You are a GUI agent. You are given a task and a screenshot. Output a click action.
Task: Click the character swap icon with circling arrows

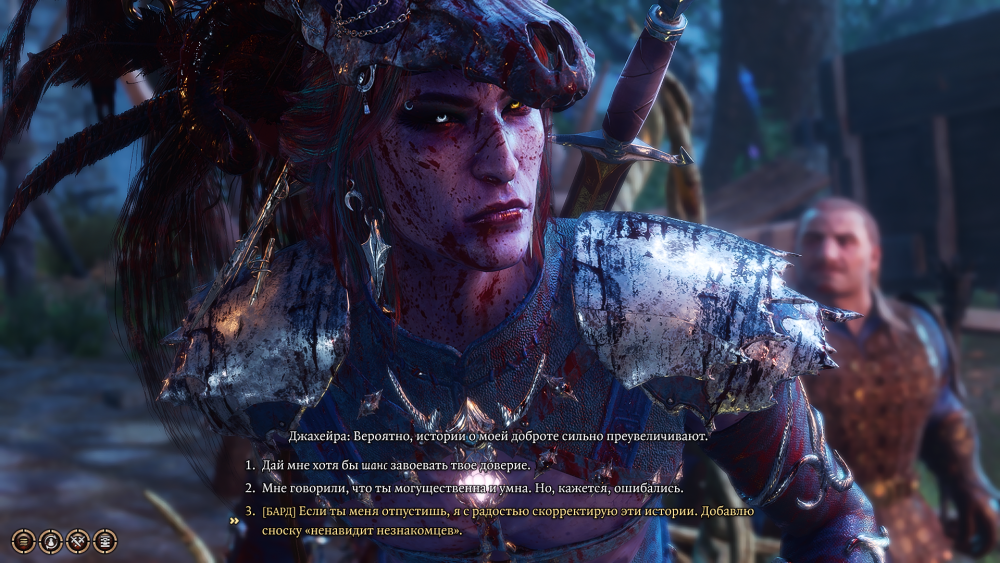pyautogui.click(x=51, y=541)
